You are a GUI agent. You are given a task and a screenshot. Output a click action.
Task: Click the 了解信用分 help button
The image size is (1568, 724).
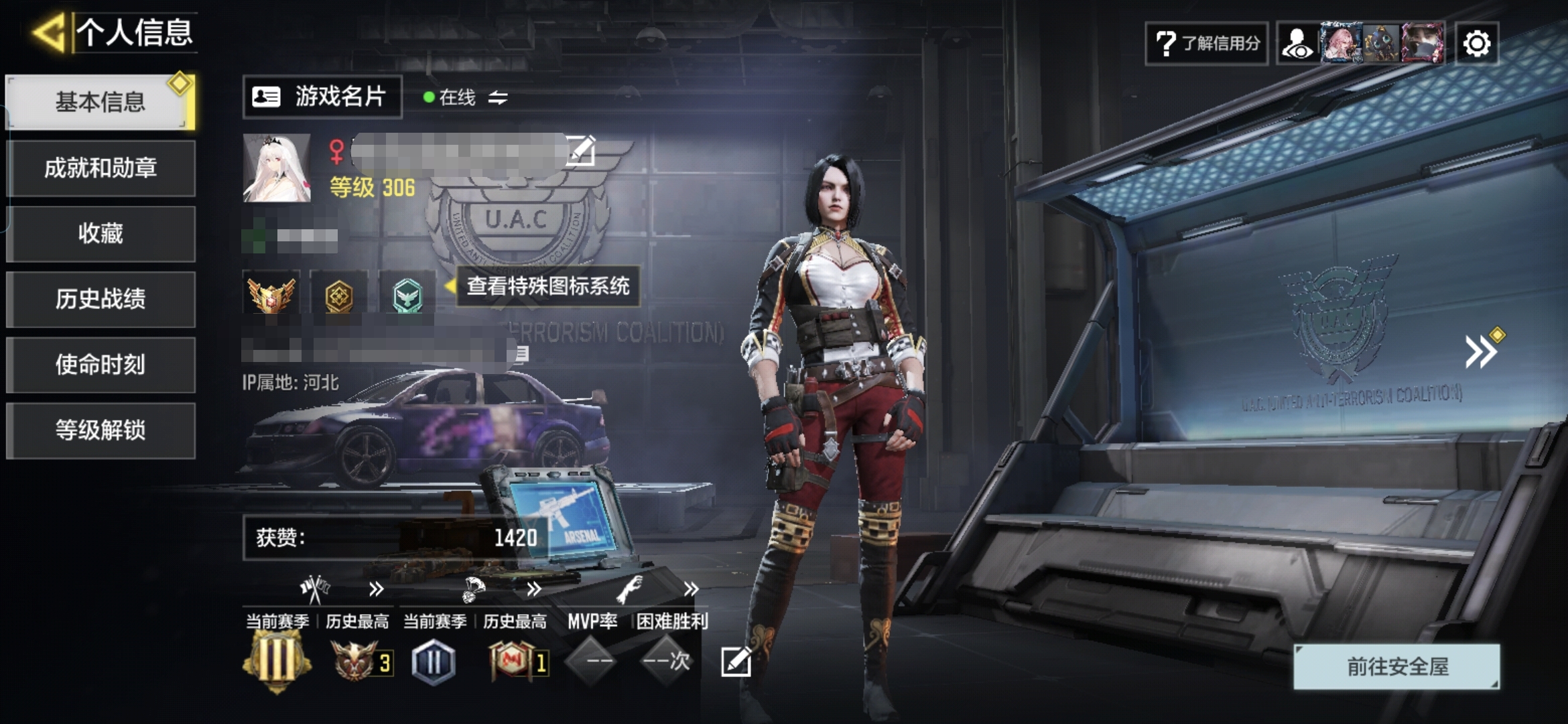click(1206, 44)
